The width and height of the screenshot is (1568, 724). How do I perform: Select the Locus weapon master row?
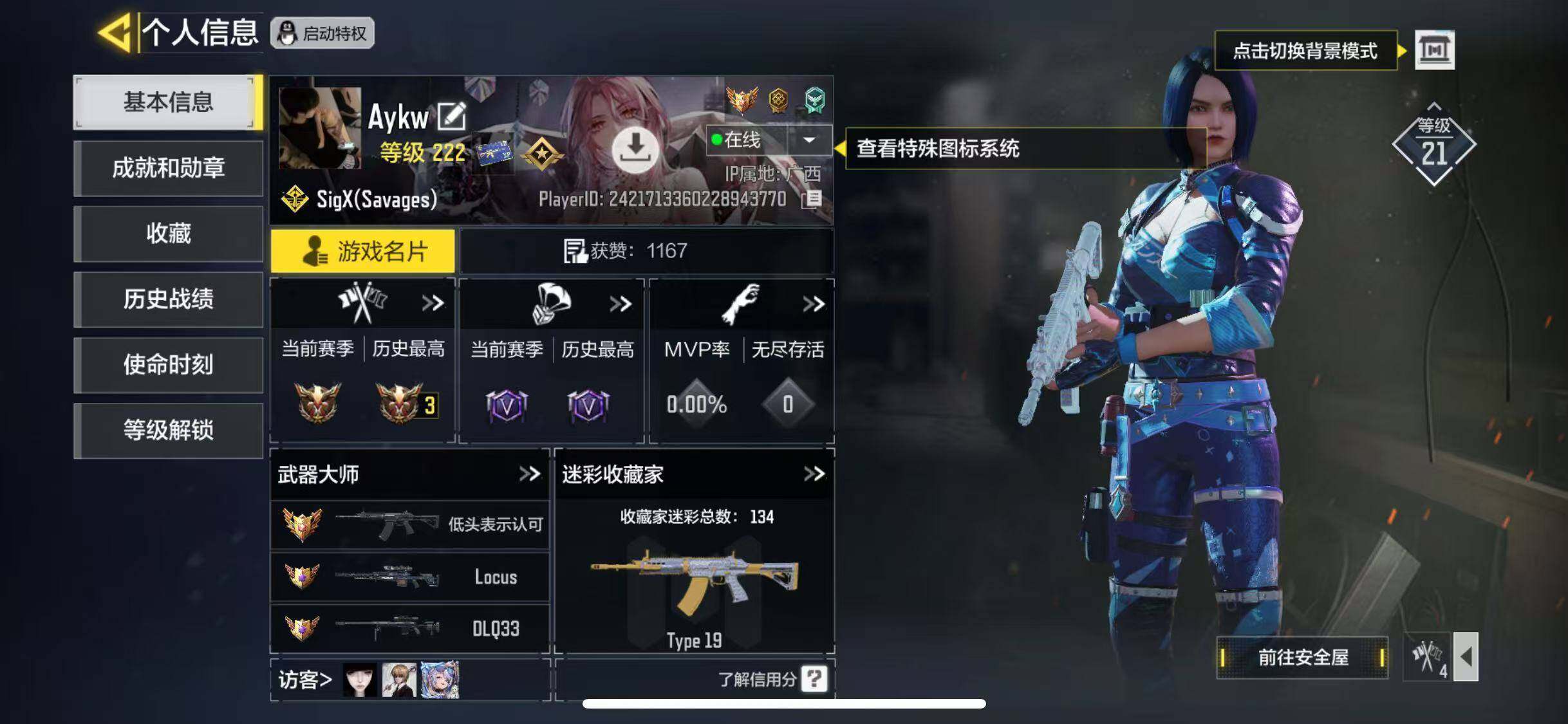[x=410, y=577]
